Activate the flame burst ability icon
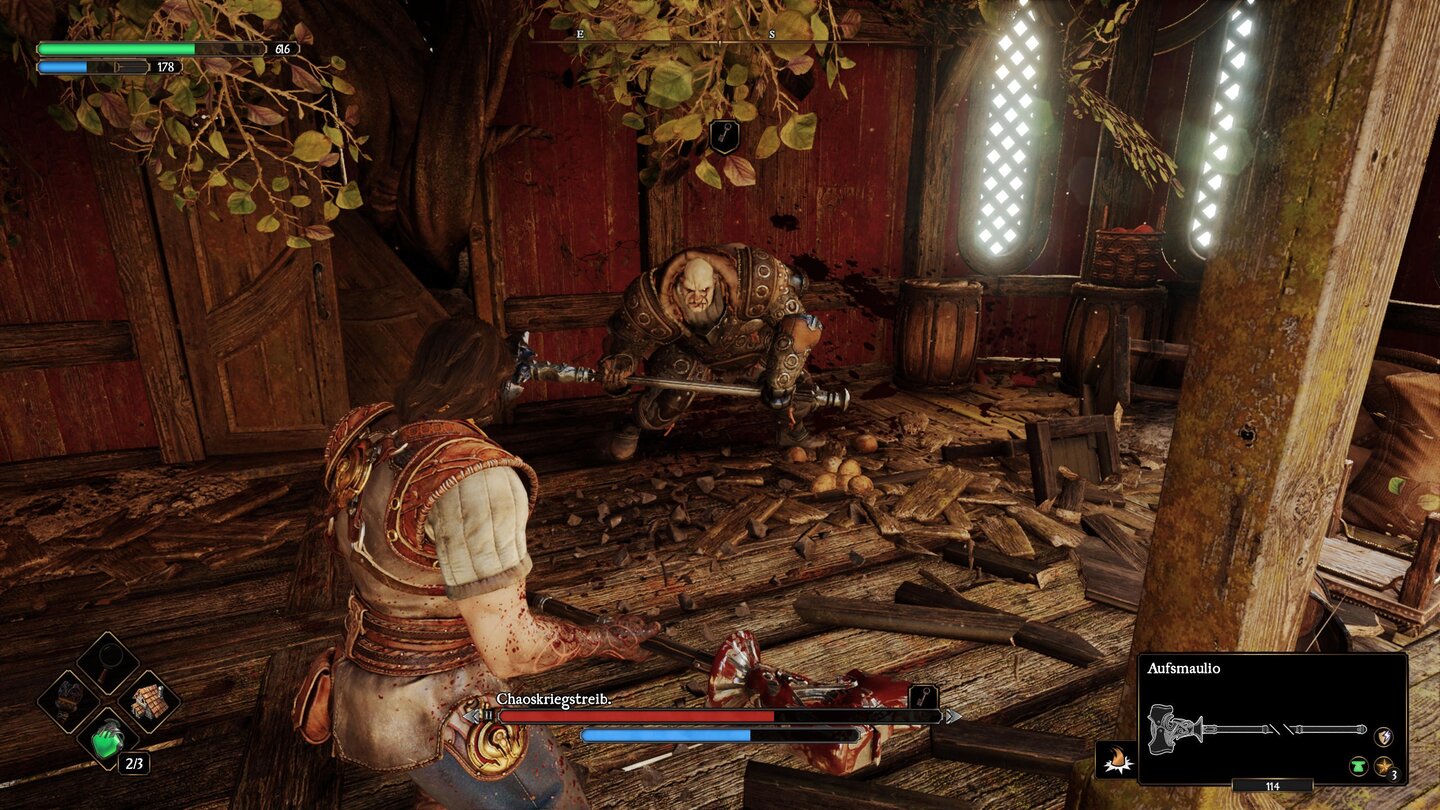The height and width of the screenshot is (810, 1440). pos(1116,761)
